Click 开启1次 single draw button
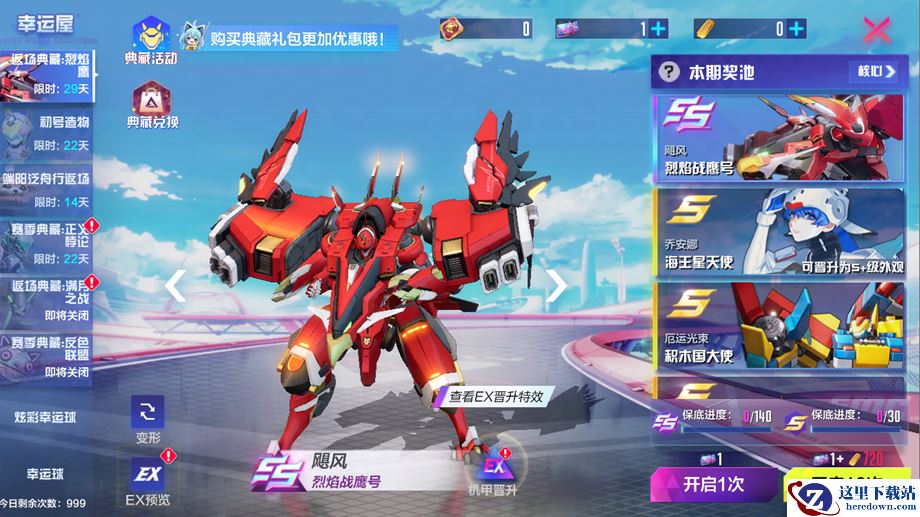The image size is (920, 517). 713,483
